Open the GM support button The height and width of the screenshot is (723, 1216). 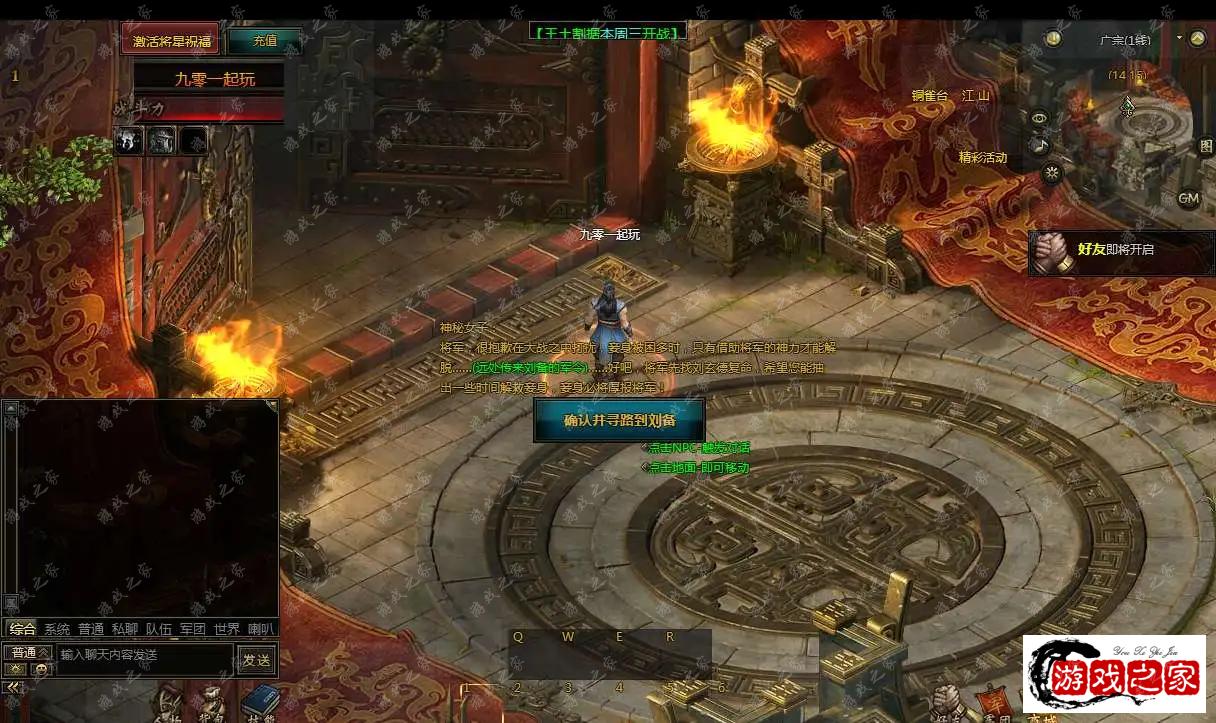pos(1188,198)
